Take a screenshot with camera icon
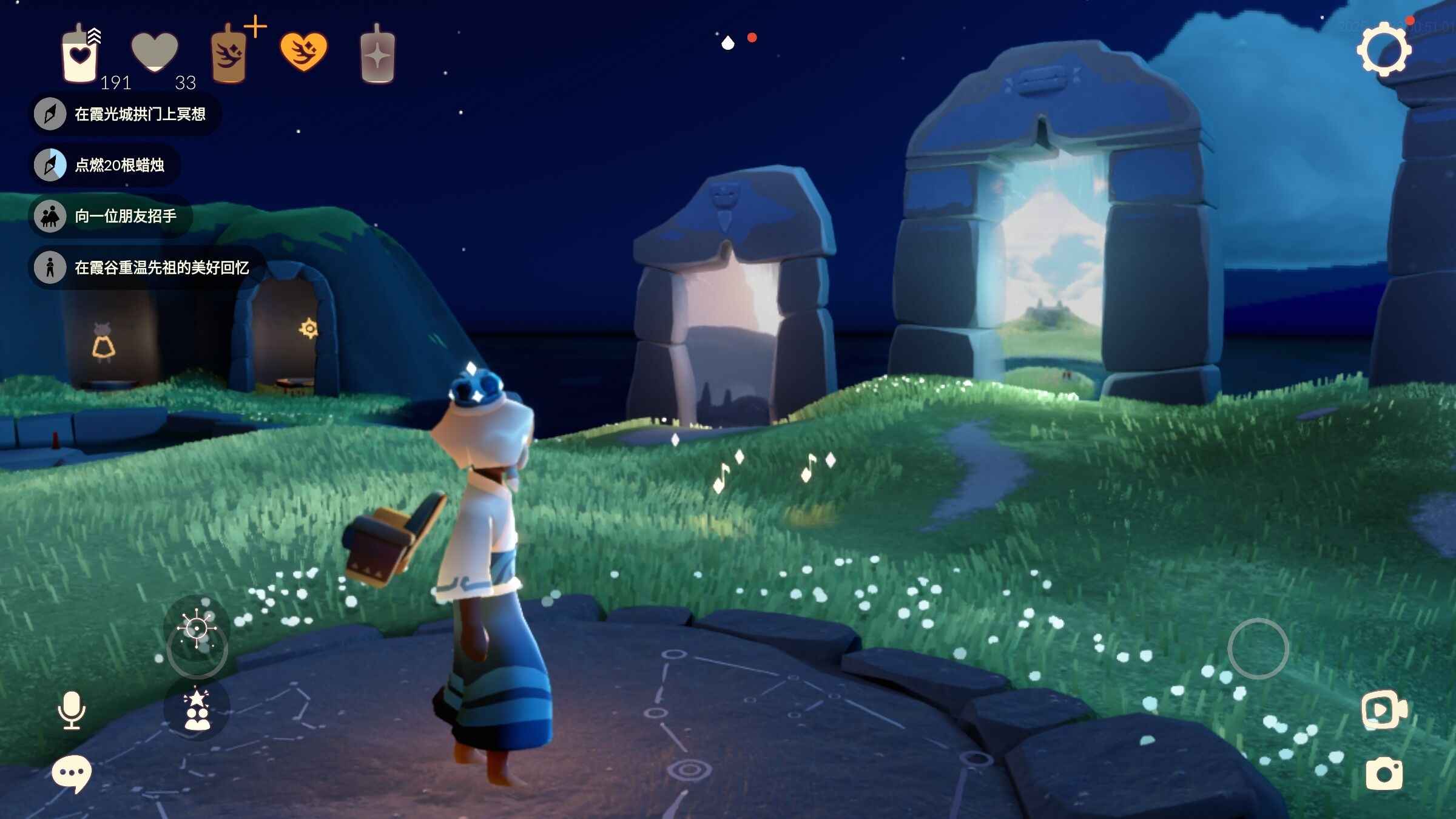Viewport: 1456px width, 819px height. click(1384, 773)
